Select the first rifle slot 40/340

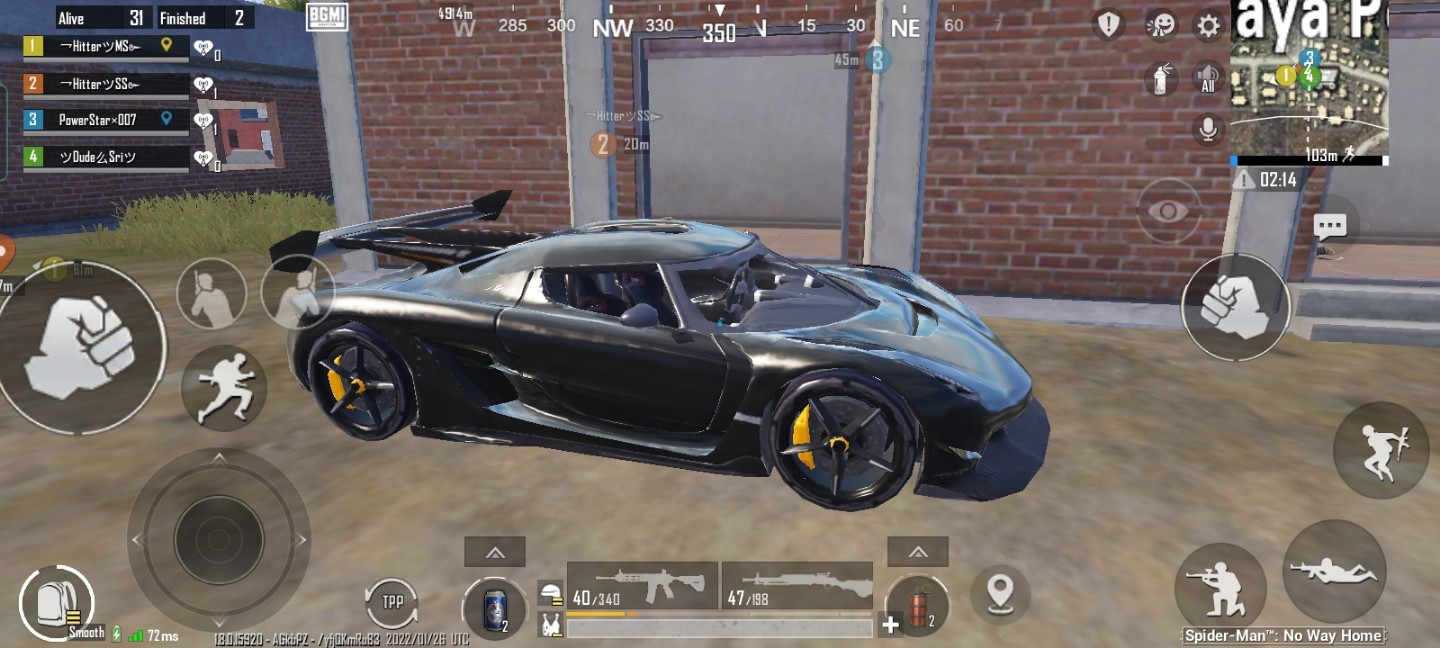[x=642, y=585]
